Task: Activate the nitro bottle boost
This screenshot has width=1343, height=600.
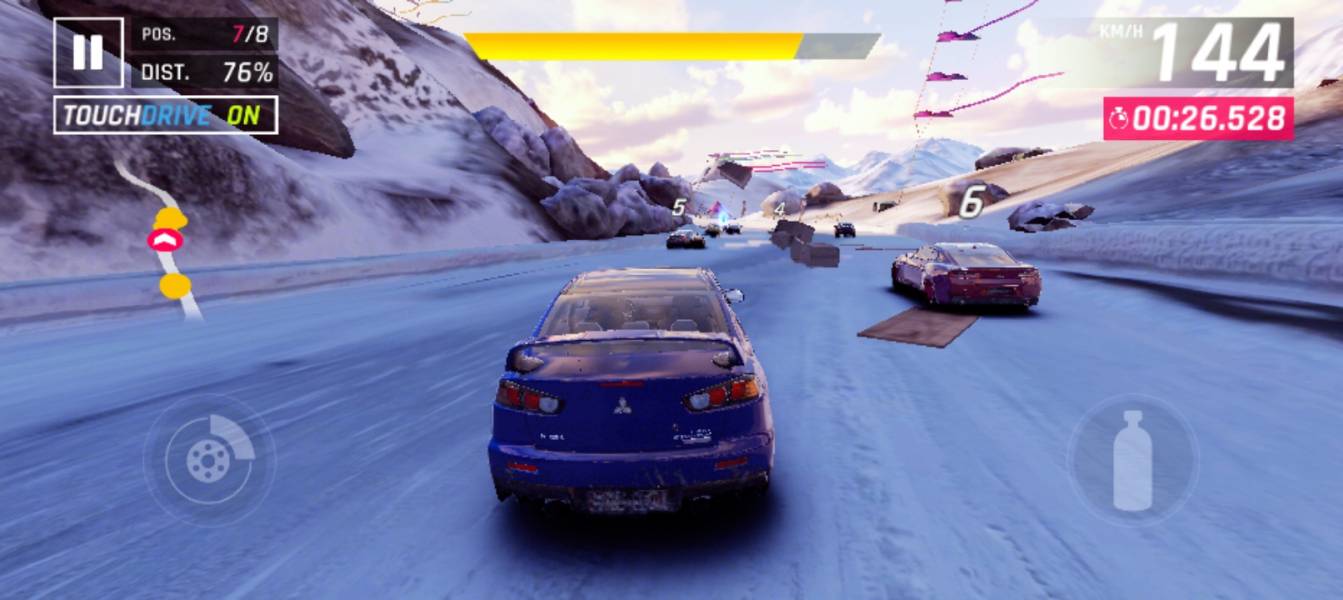Action: [1132, 460]
